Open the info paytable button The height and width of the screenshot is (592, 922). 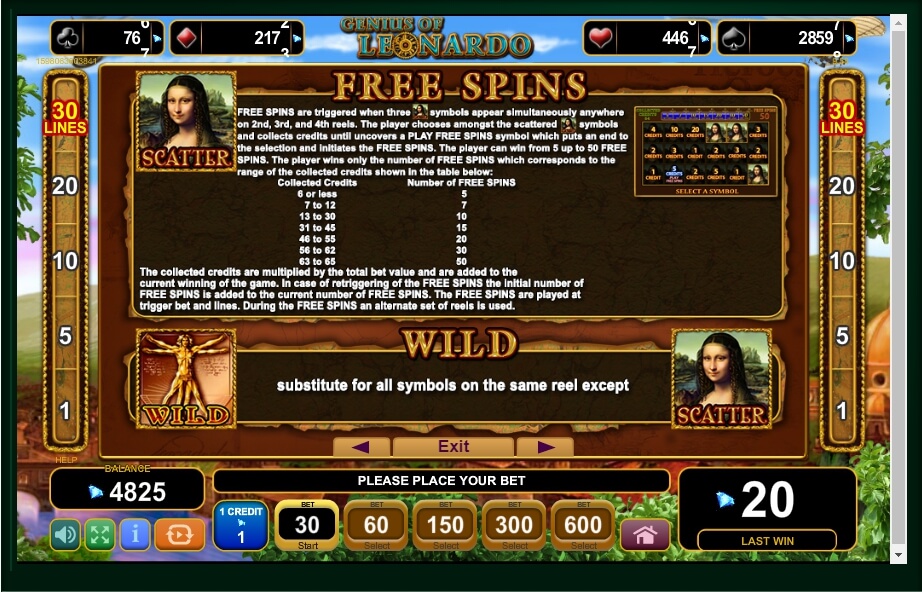[134, 535]
